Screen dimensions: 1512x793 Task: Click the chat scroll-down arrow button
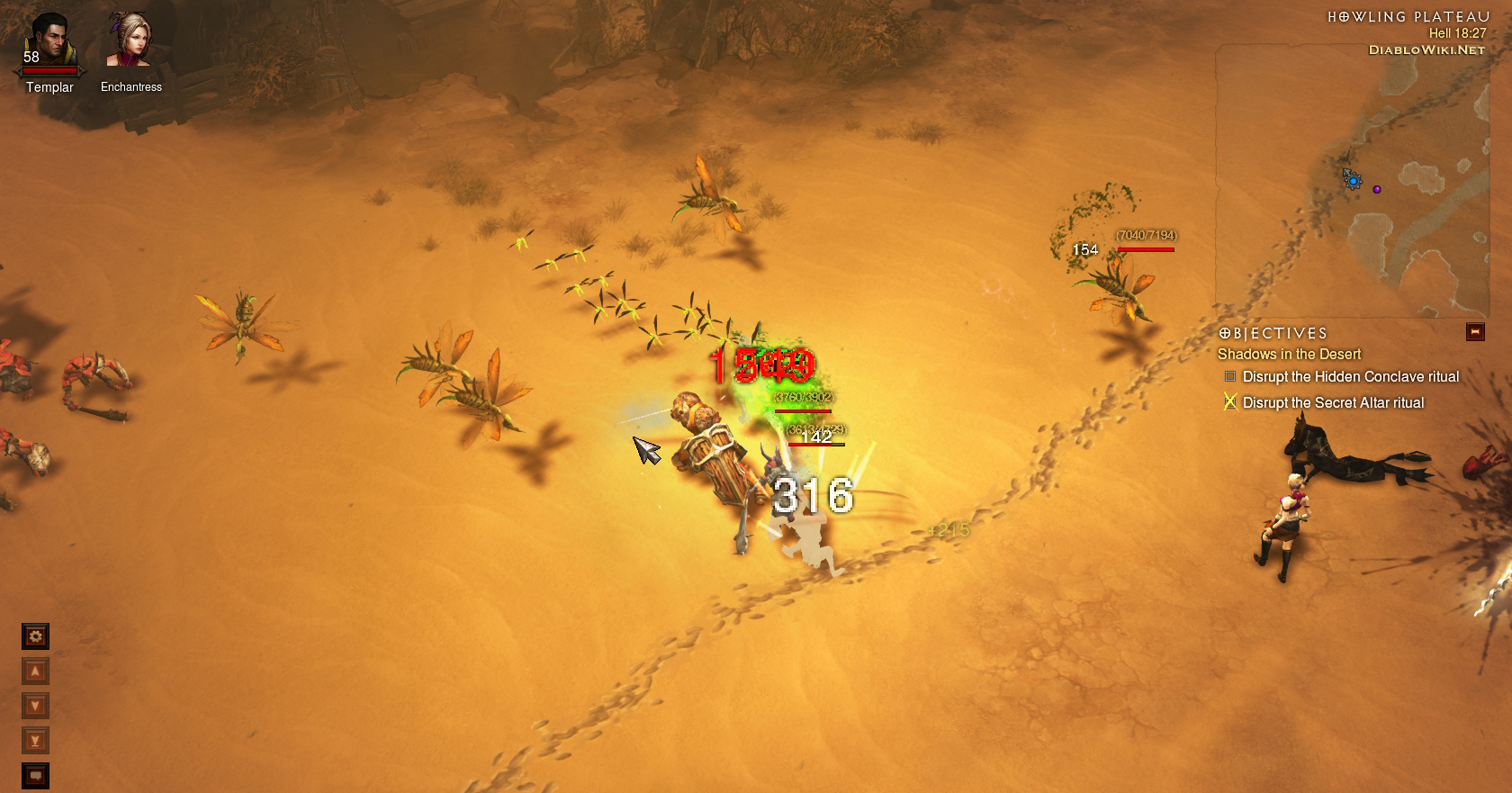[35, 706]
